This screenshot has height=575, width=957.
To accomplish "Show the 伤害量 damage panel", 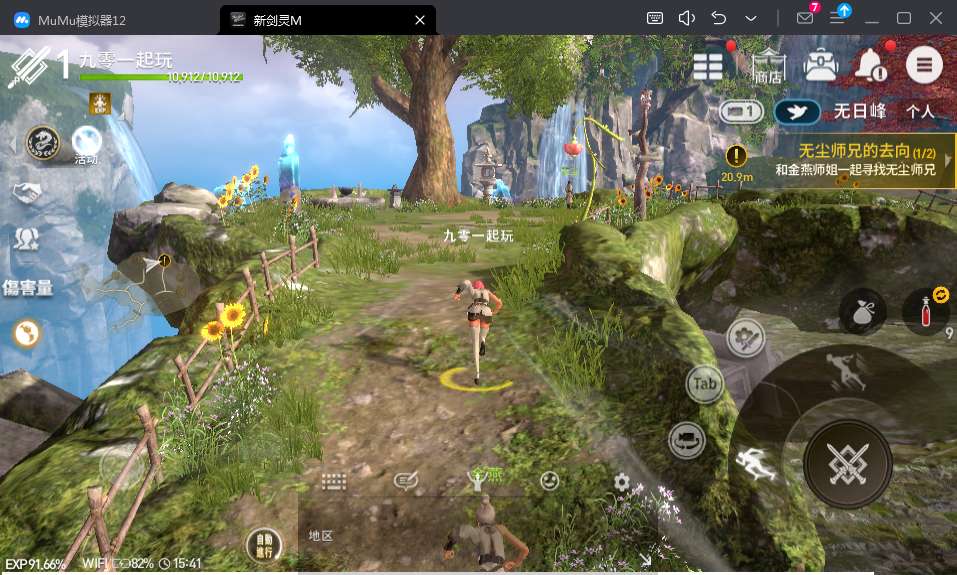I will click(28, 289).
